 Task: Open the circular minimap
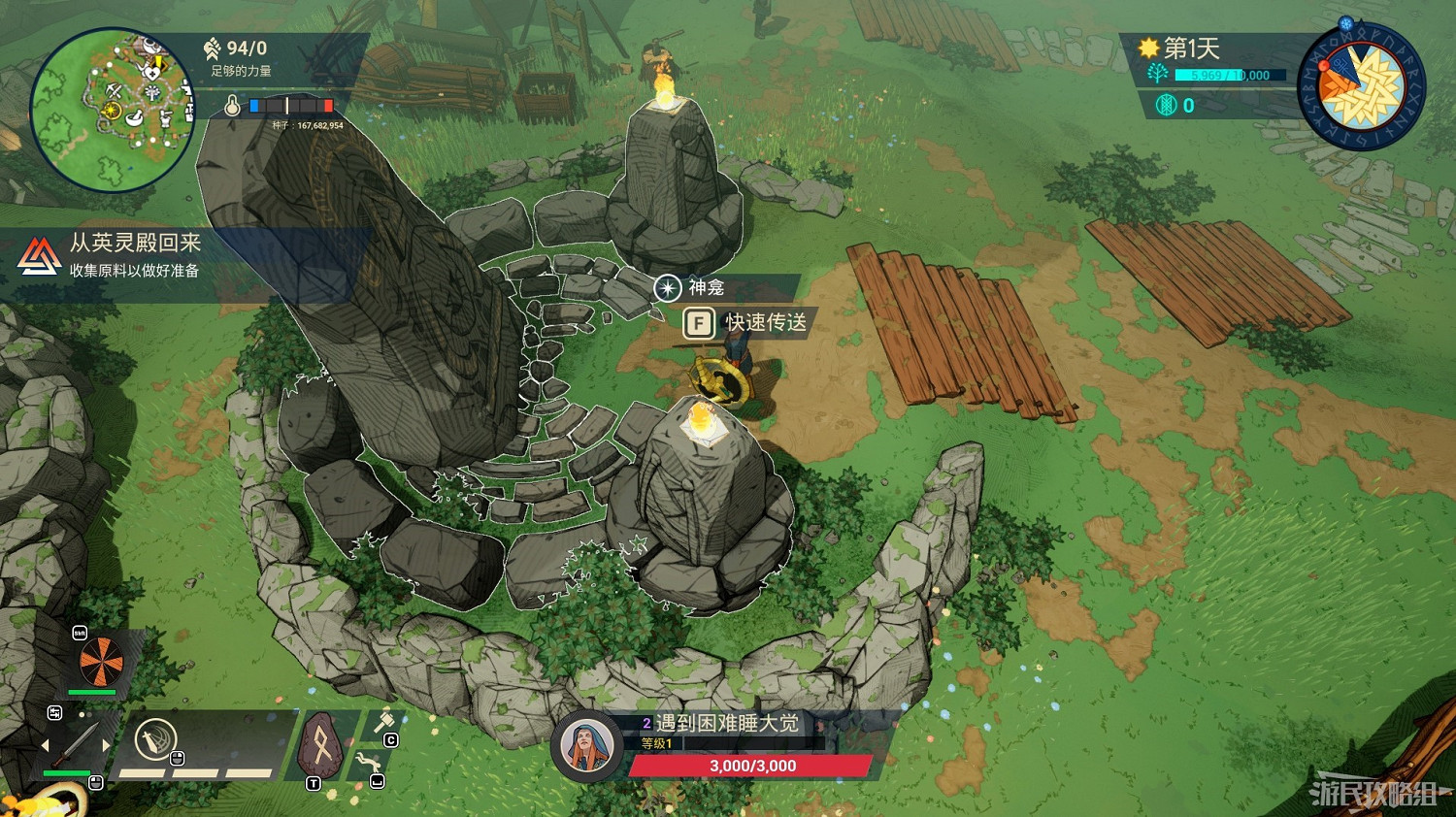pyautogui.click(x=112, y=109)
